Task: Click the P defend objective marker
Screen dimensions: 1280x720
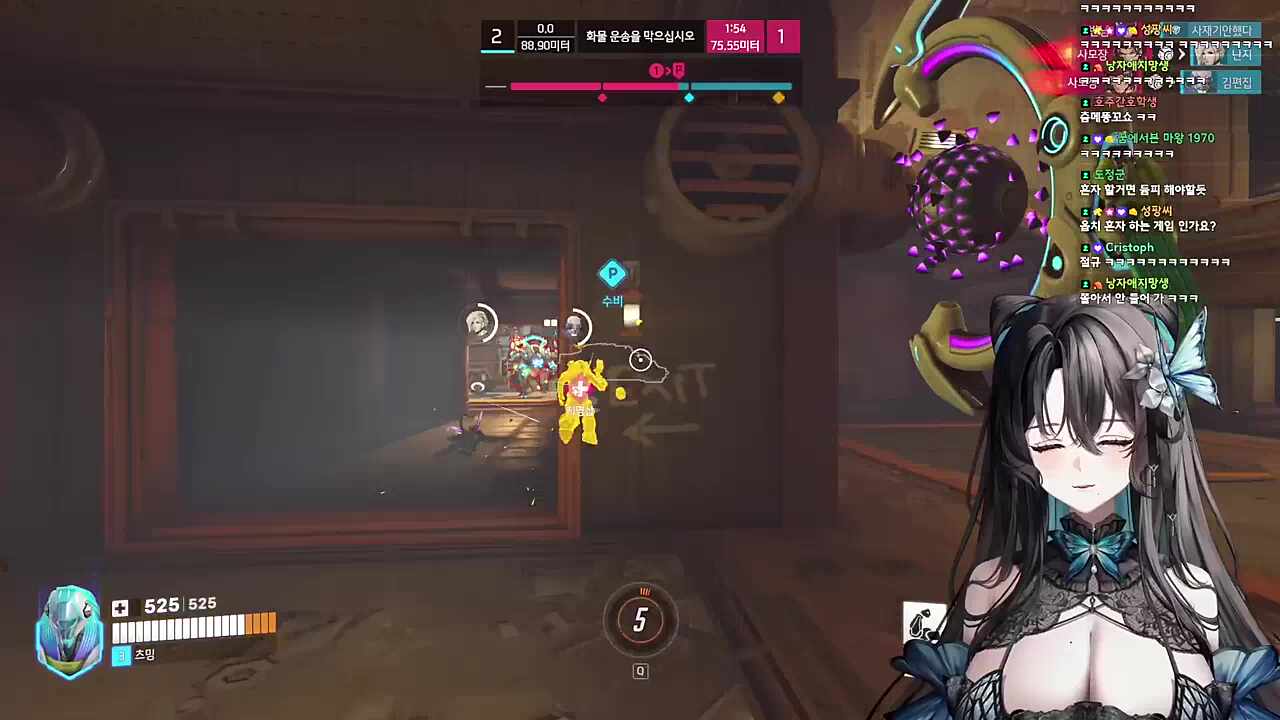Action: [613, 273]
